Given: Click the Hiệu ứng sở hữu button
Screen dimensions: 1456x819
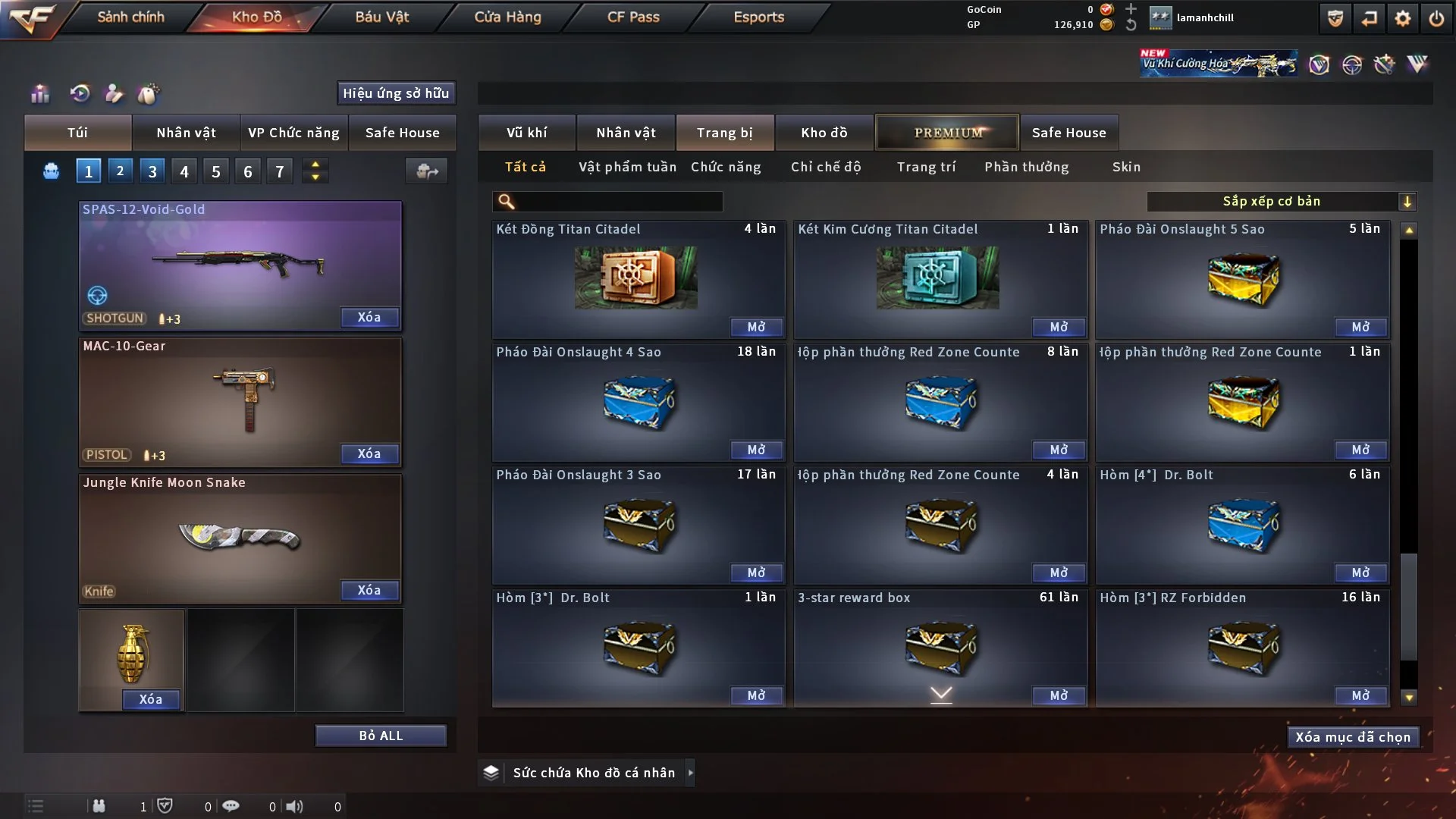Looking at the screenshot, I should click(396, 93).
